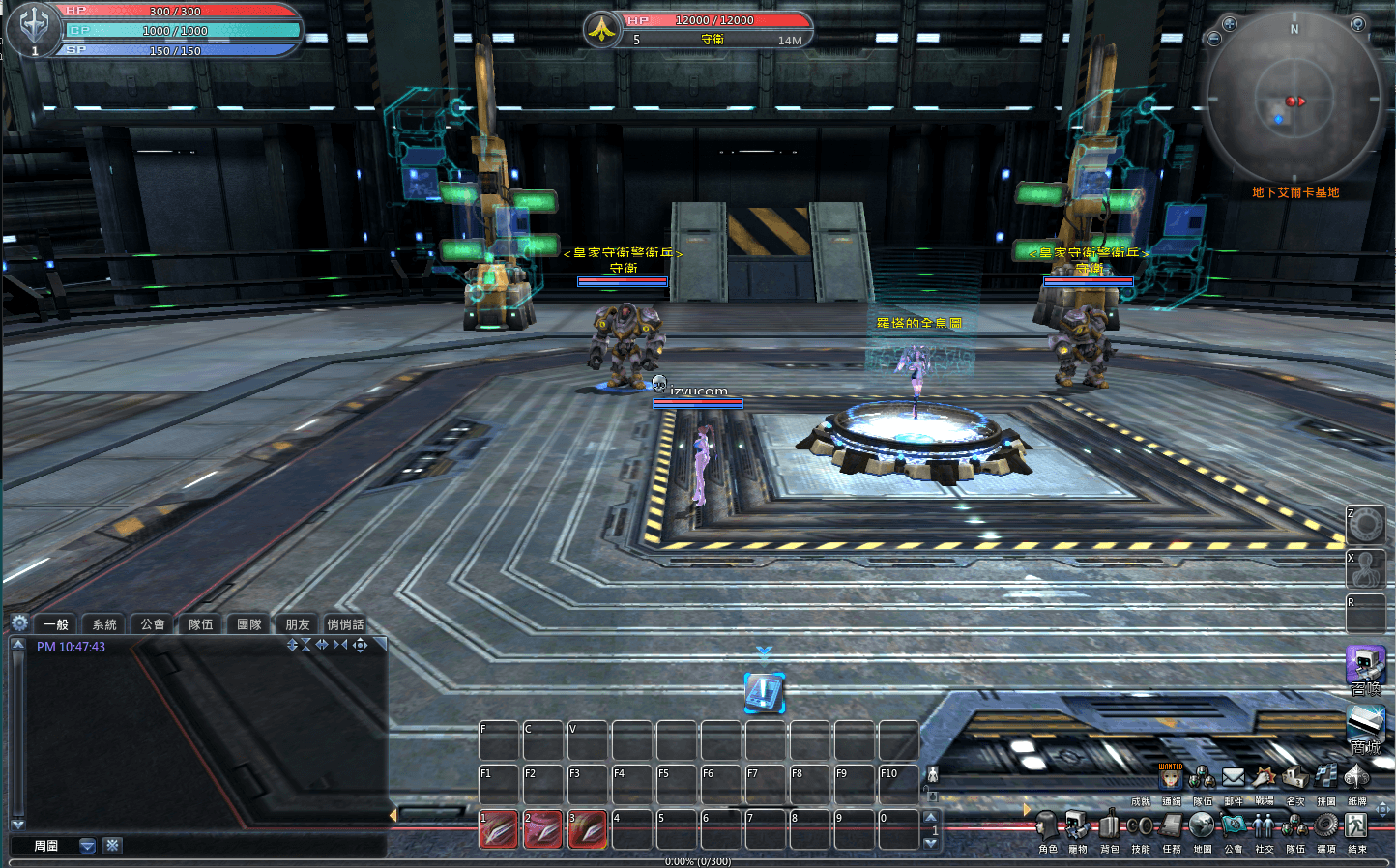This screenshot has height=868, width=1396.
Task: Open the 寵物 pet robot menu
Action: coord(1078,826)
